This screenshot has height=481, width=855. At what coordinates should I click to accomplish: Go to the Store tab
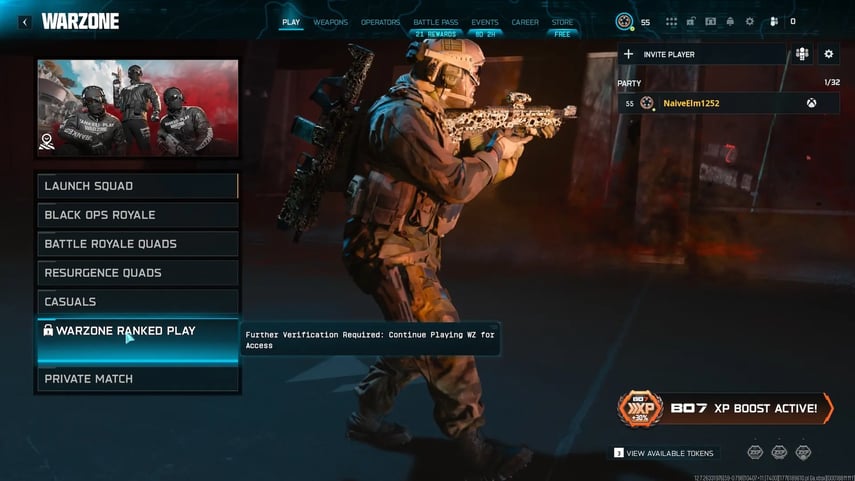point(563,22)
